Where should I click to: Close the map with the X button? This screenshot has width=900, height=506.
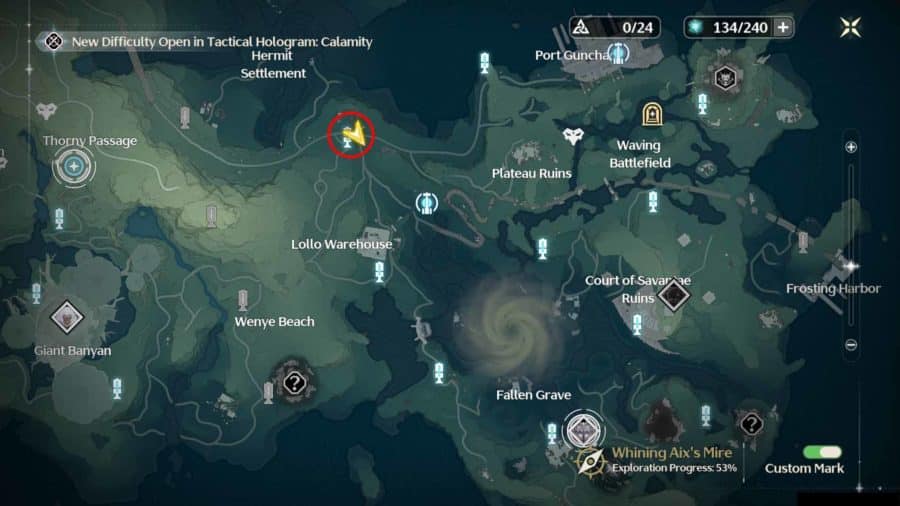click(x=851, y=27)
